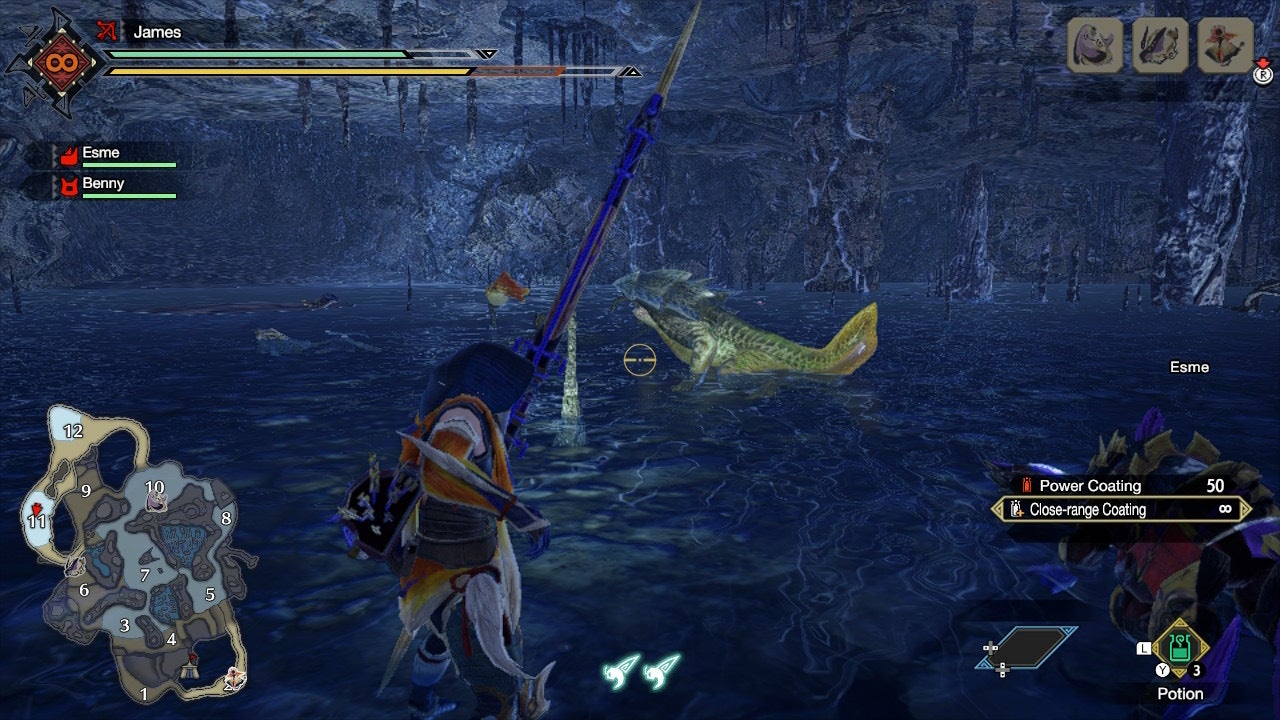The width and height of the screenshot is (1280, 720).
Task: Select the middle target monster icon
Action: (1158, 42)
